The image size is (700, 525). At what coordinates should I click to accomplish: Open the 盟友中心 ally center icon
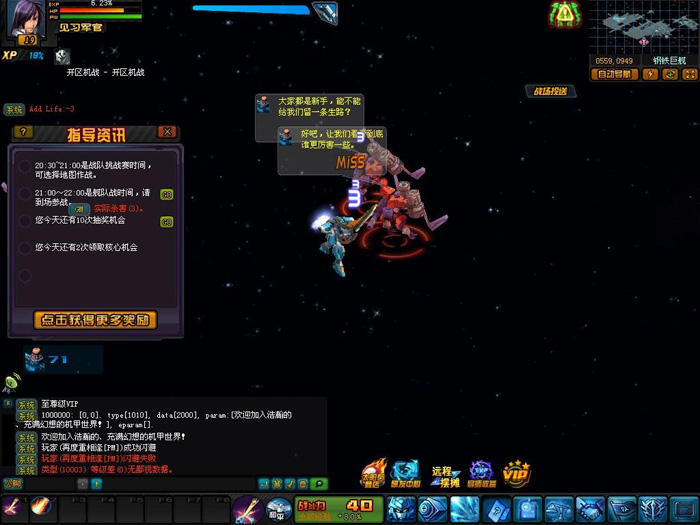(x=405, y=473)
